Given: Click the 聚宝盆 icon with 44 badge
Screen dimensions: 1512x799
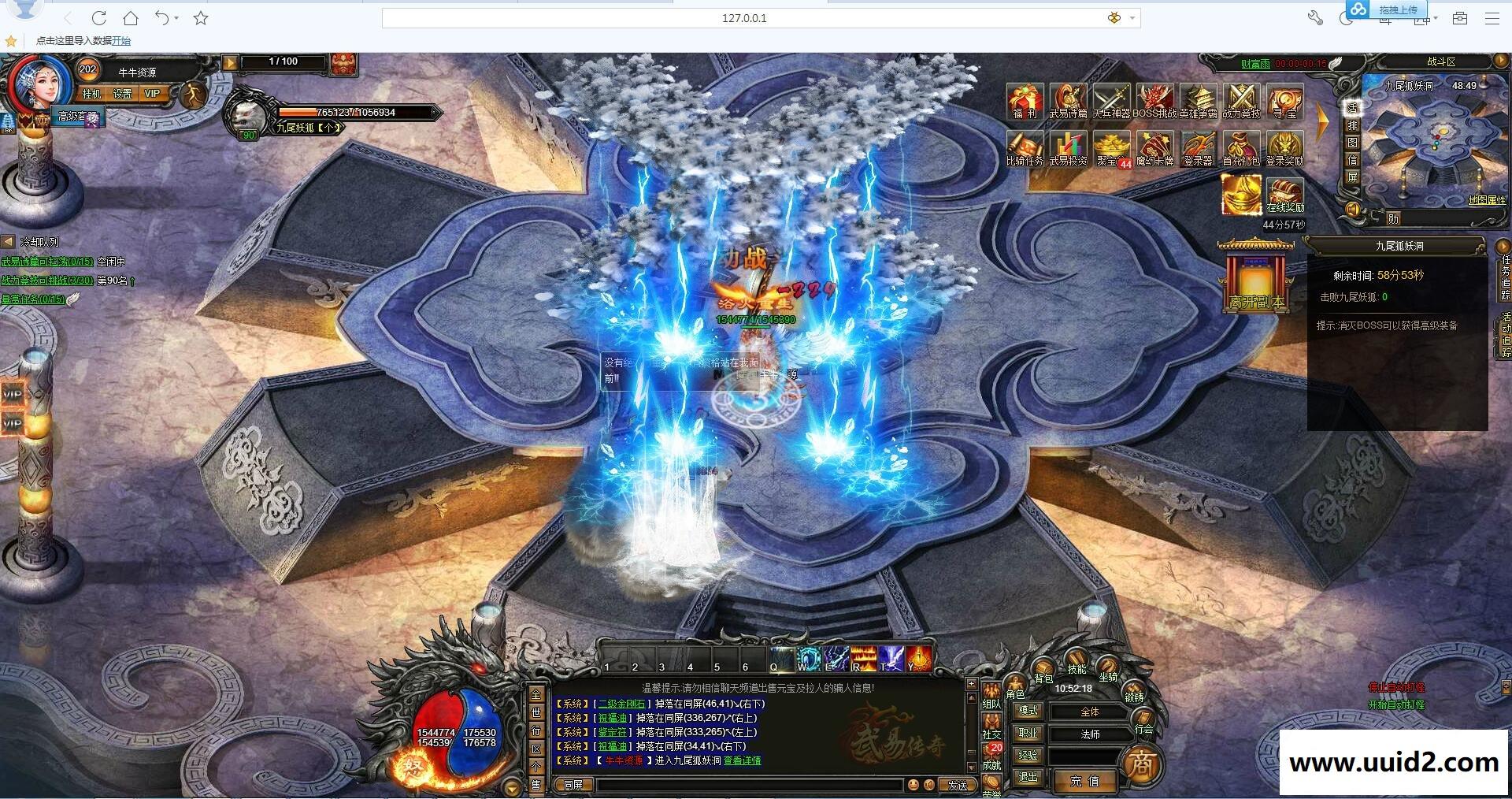Looking at the screenshot, I should 1112,148.
